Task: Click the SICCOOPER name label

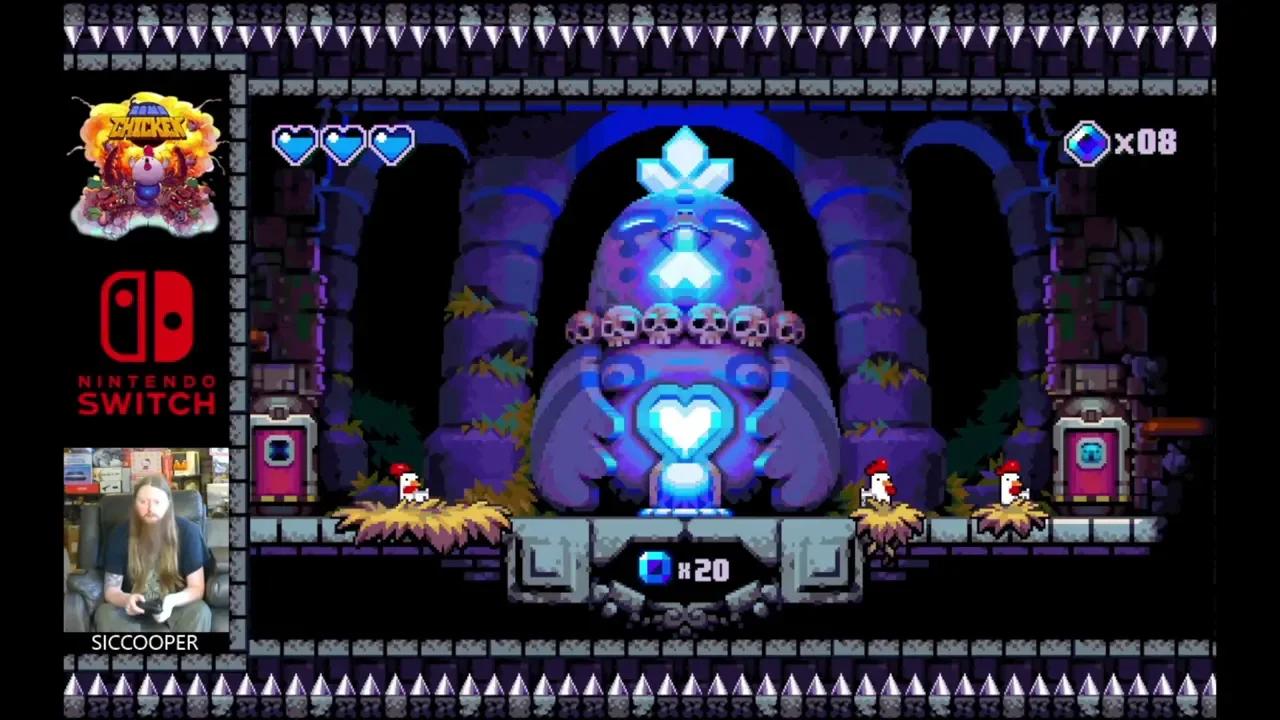Action: [145, 643]
